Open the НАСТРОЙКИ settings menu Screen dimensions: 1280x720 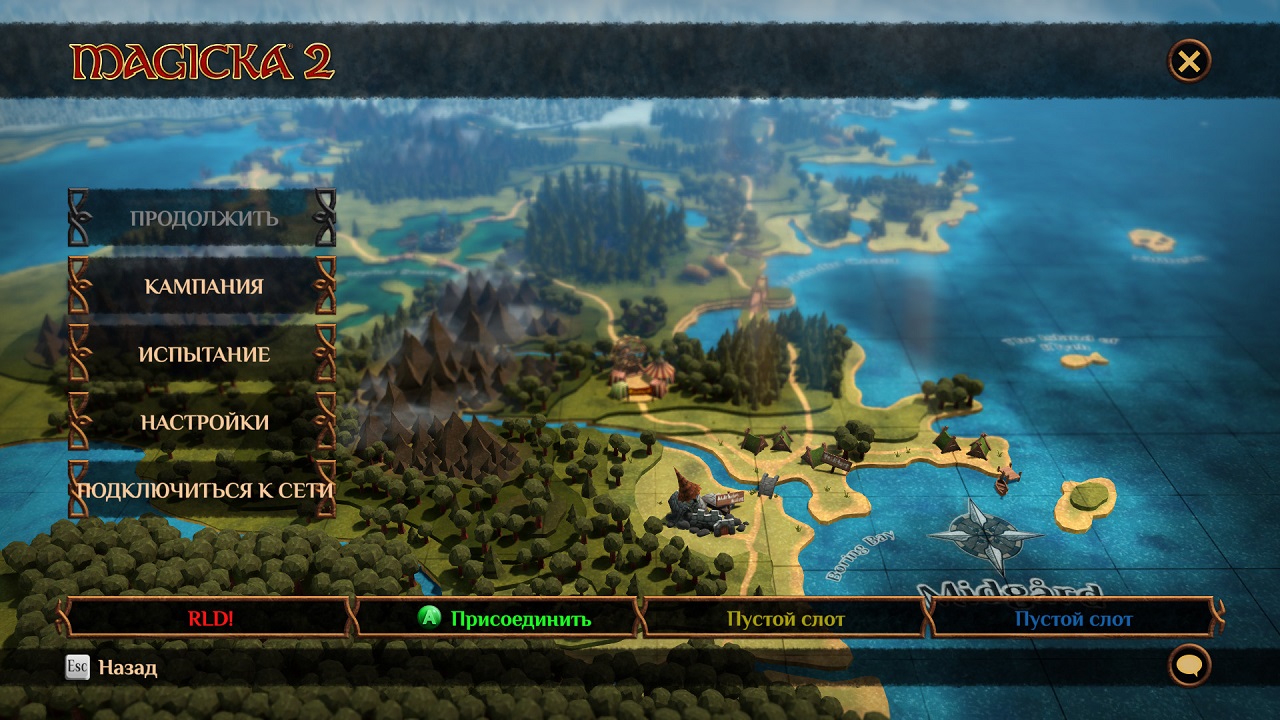tap(203, 422)
